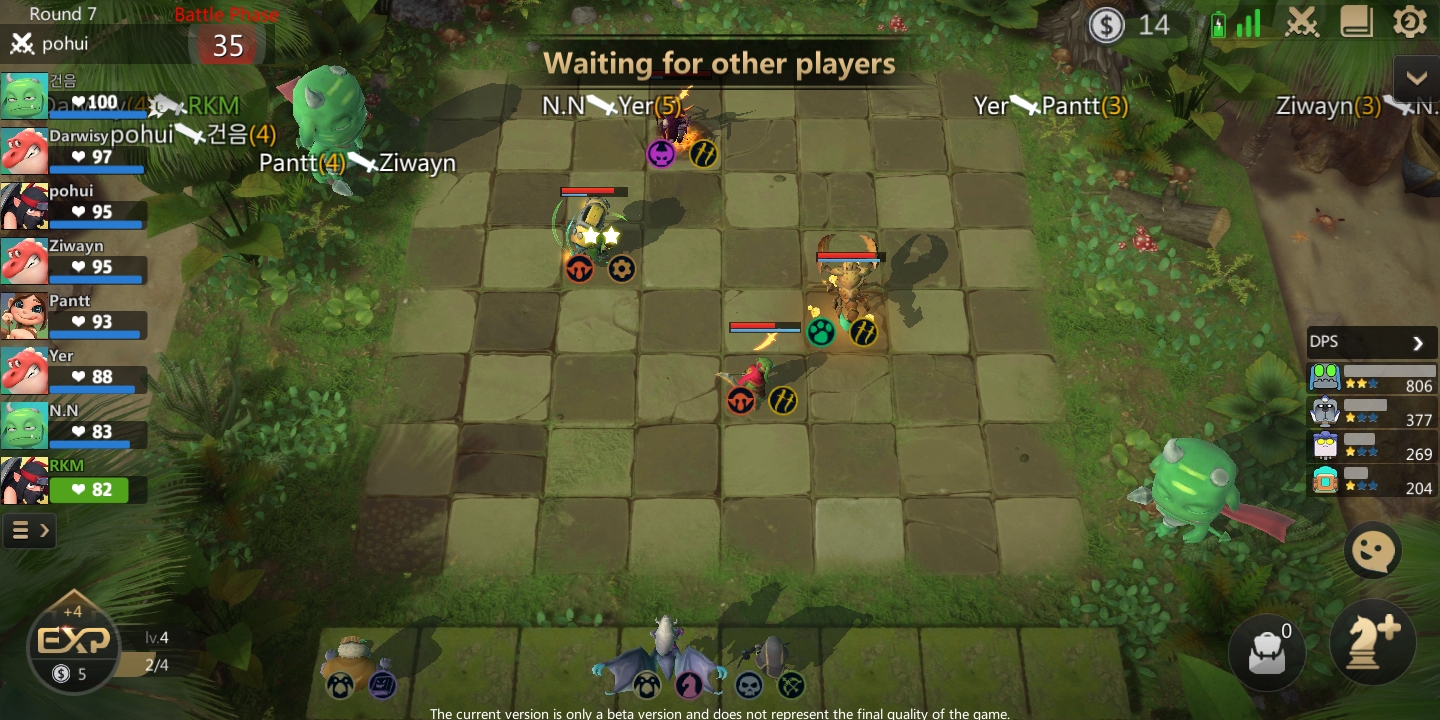The height and width of the screenshot is (720, 1440).
Task: Select player N.N in the leaderboard
Action: point(60,424)
